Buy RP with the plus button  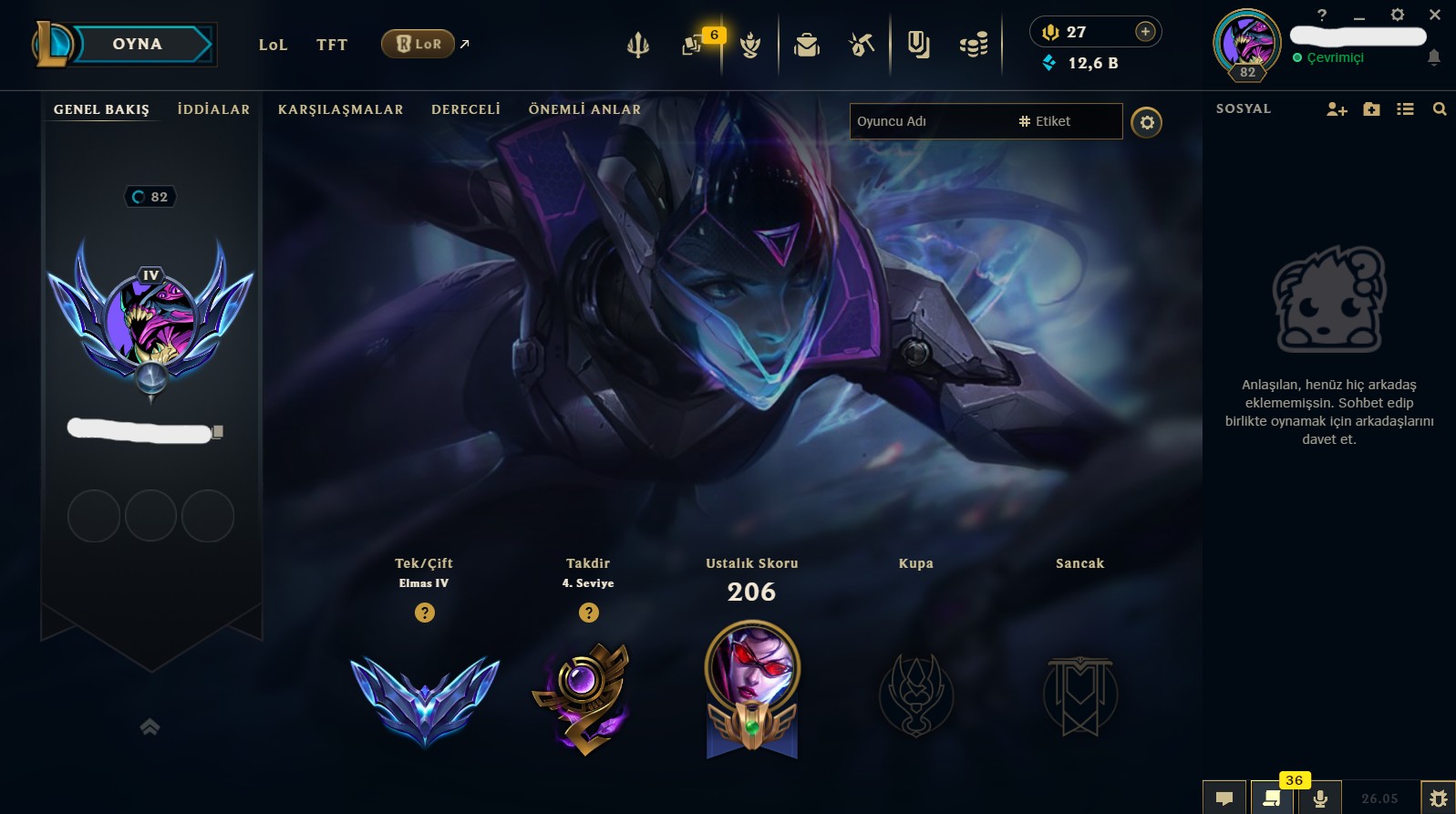1145,30
